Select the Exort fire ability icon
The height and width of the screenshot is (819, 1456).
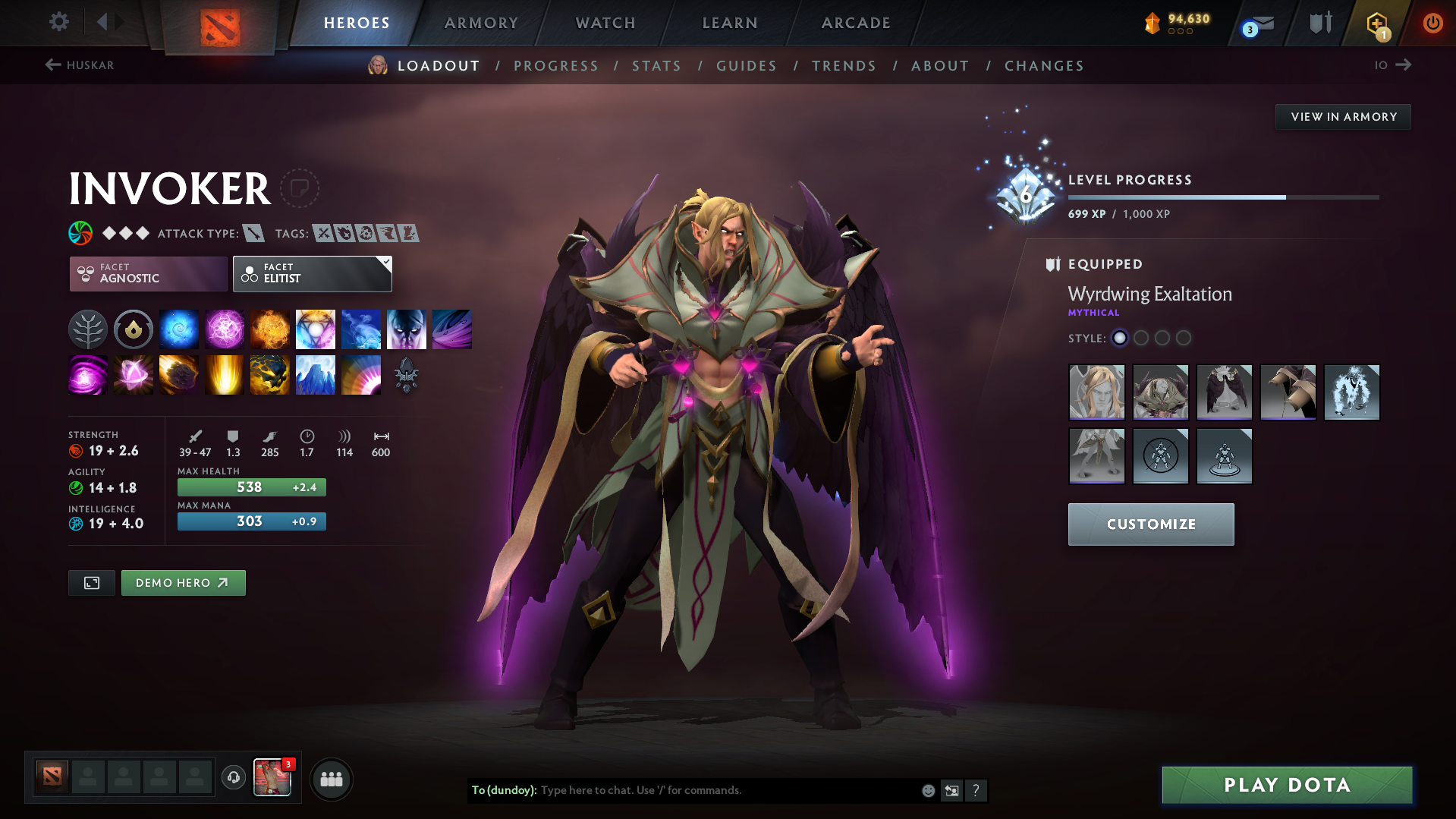[x=270, y=329]
